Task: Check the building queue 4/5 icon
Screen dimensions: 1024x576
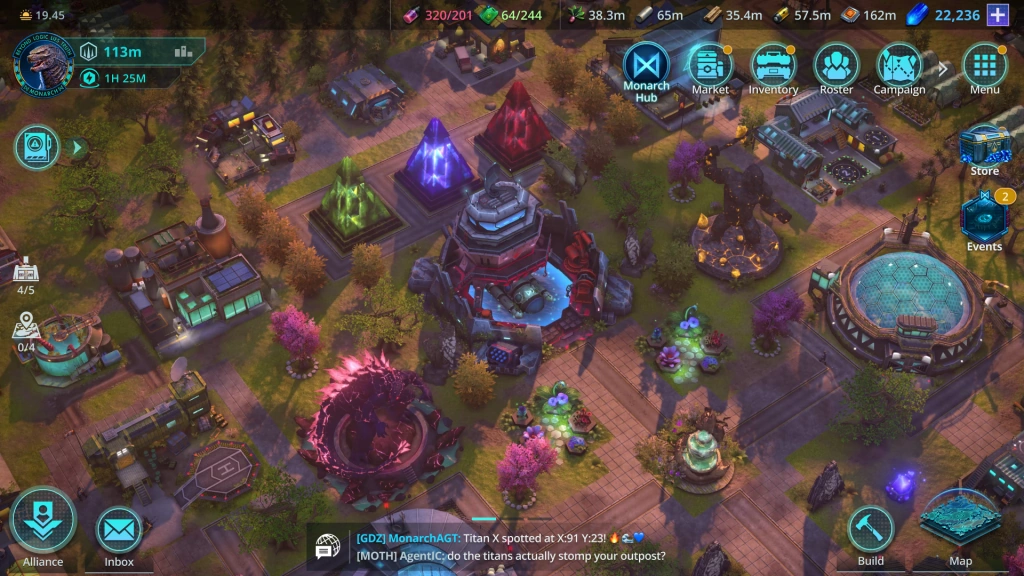Action: coord(25,274)
